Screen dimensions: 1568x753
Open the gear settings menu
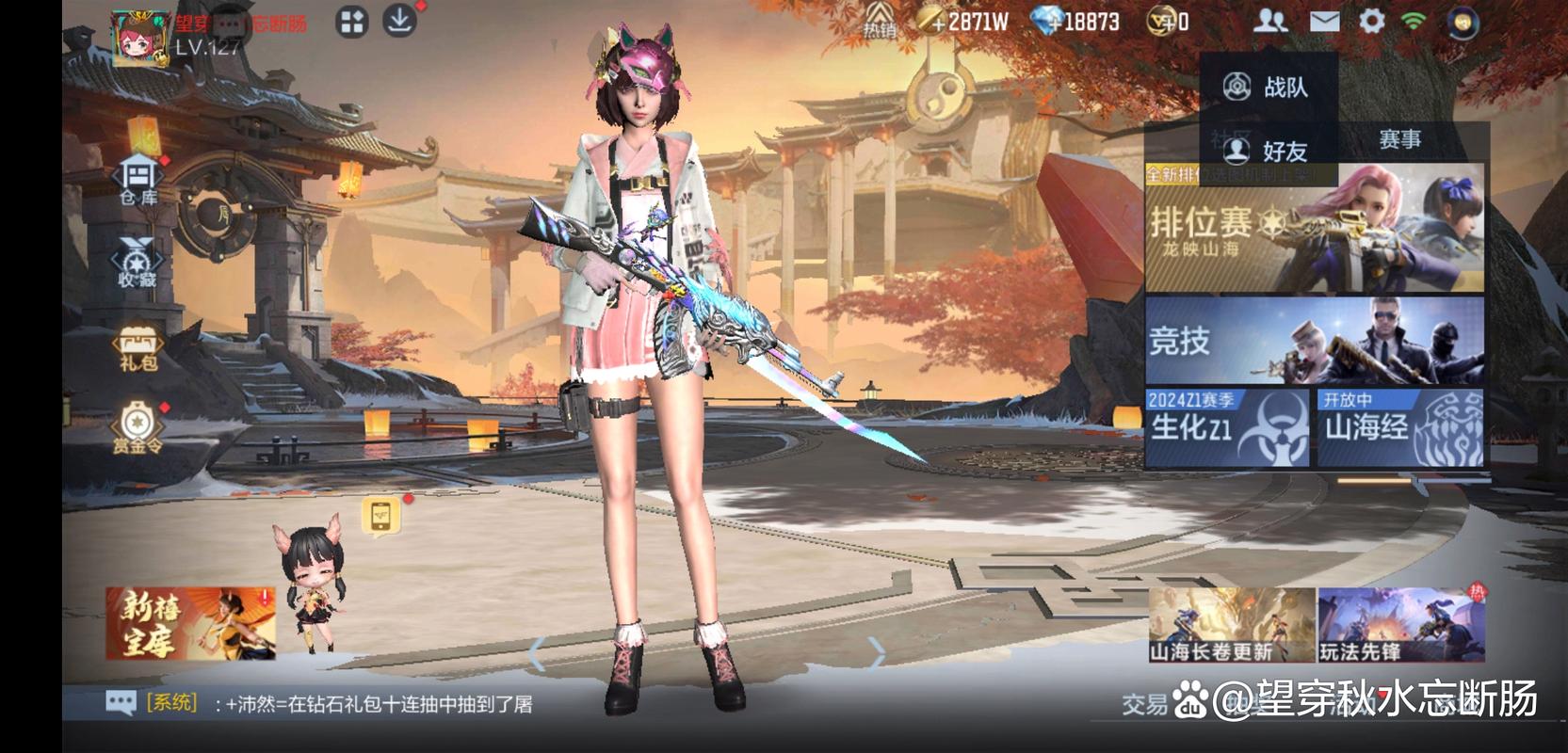(1371, 21)
